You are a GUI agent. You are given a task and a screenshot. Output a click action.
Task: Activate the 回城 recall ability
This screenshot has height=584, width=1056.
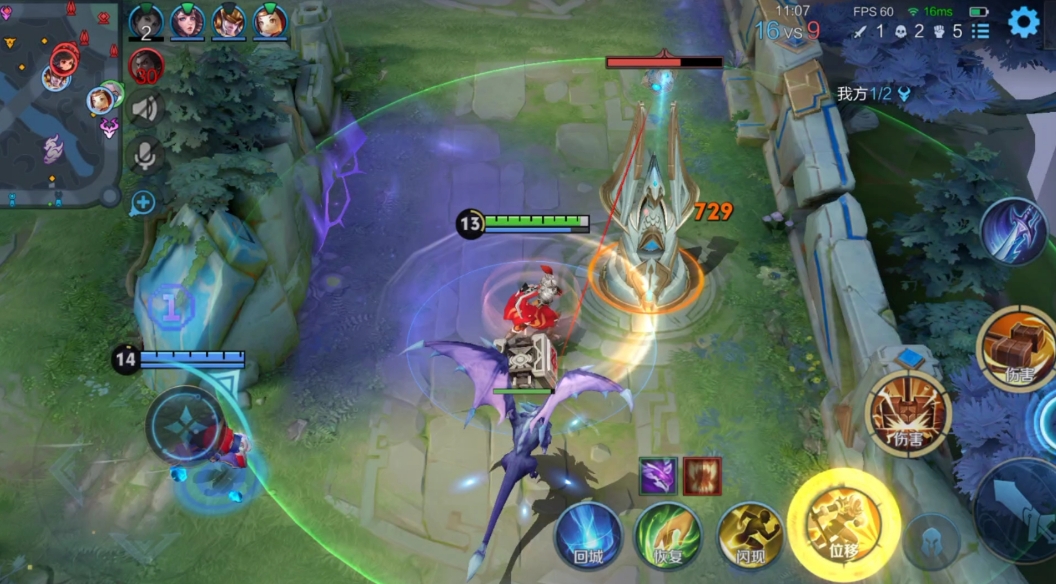tap(589, 535)
